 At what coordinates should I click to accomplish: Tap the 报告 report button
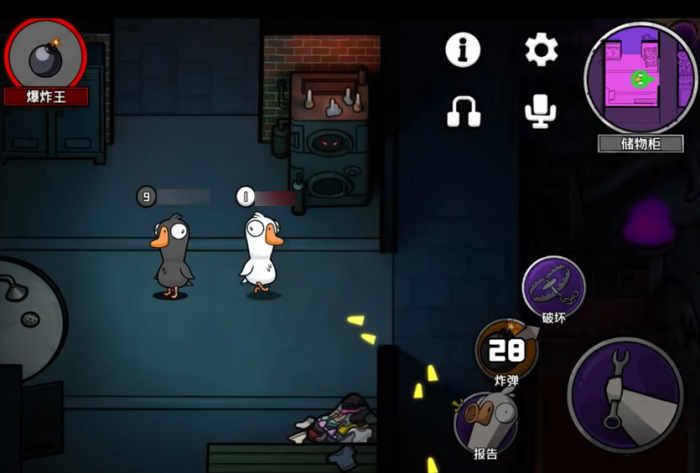(x=486, y=420)
